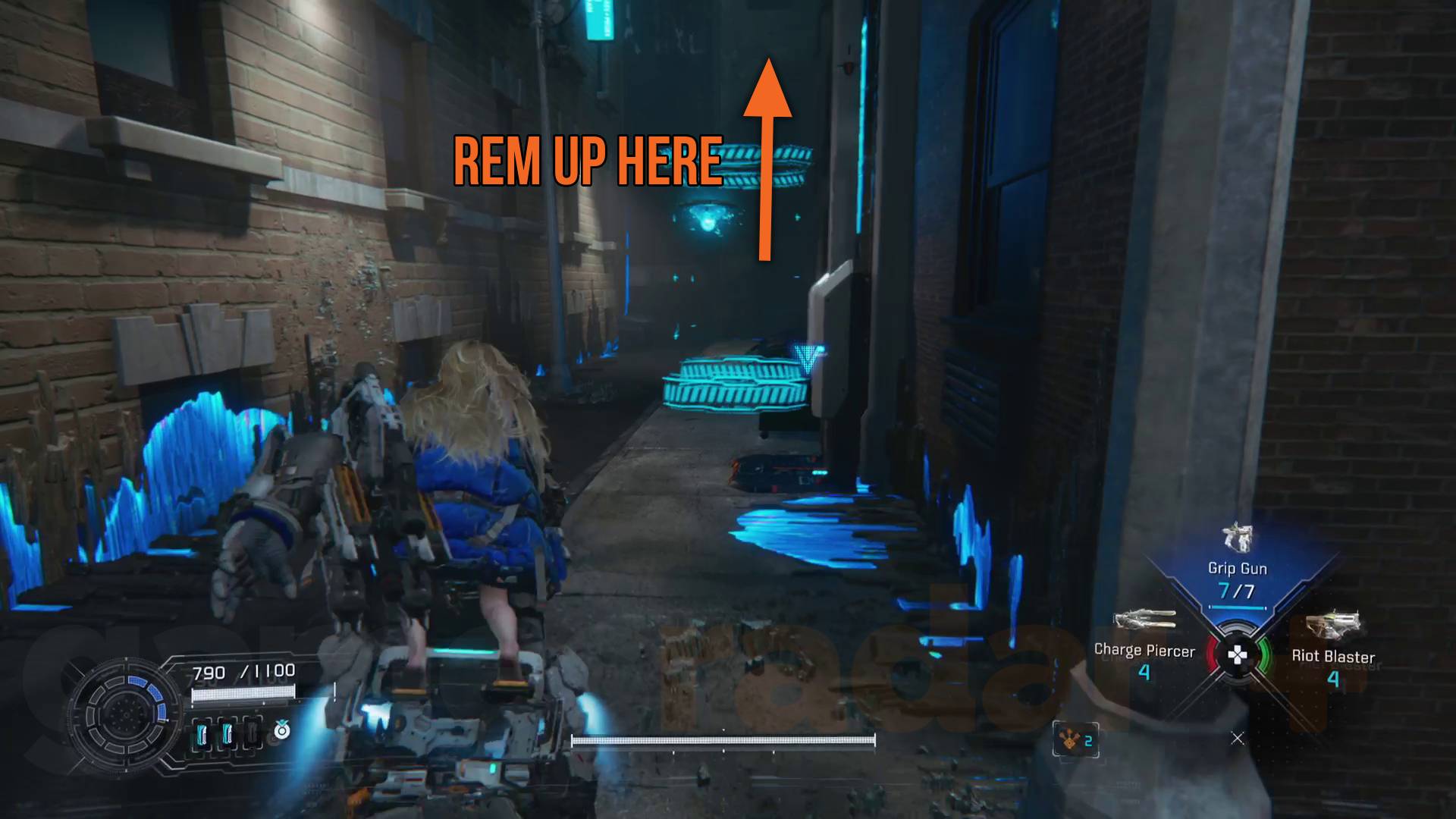Click the health bar showing 790/1100

point(242,694)
